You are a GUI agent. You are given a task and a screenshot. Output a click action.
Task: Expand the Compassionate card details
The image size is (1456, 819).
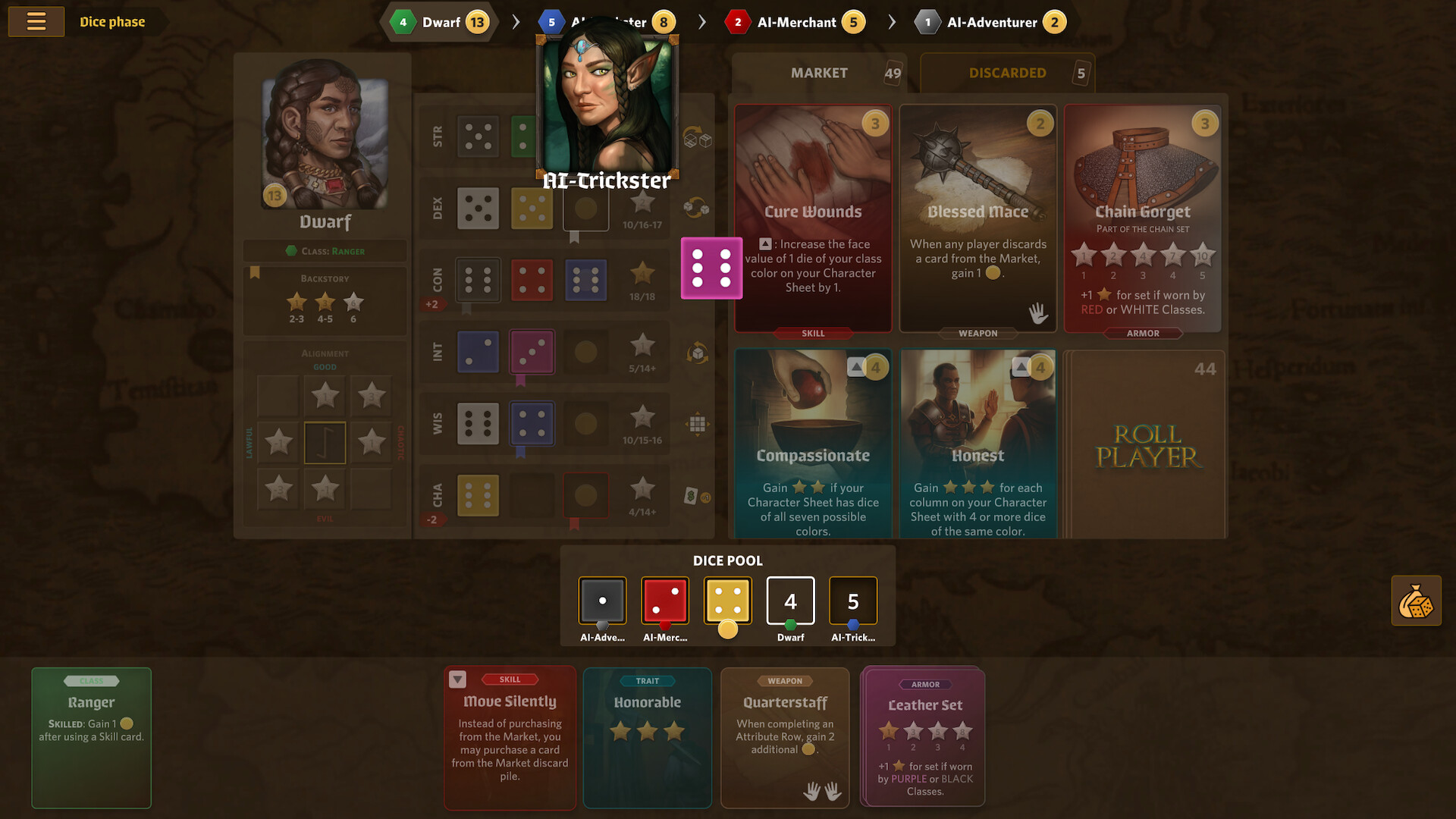(x=857, y=366)
